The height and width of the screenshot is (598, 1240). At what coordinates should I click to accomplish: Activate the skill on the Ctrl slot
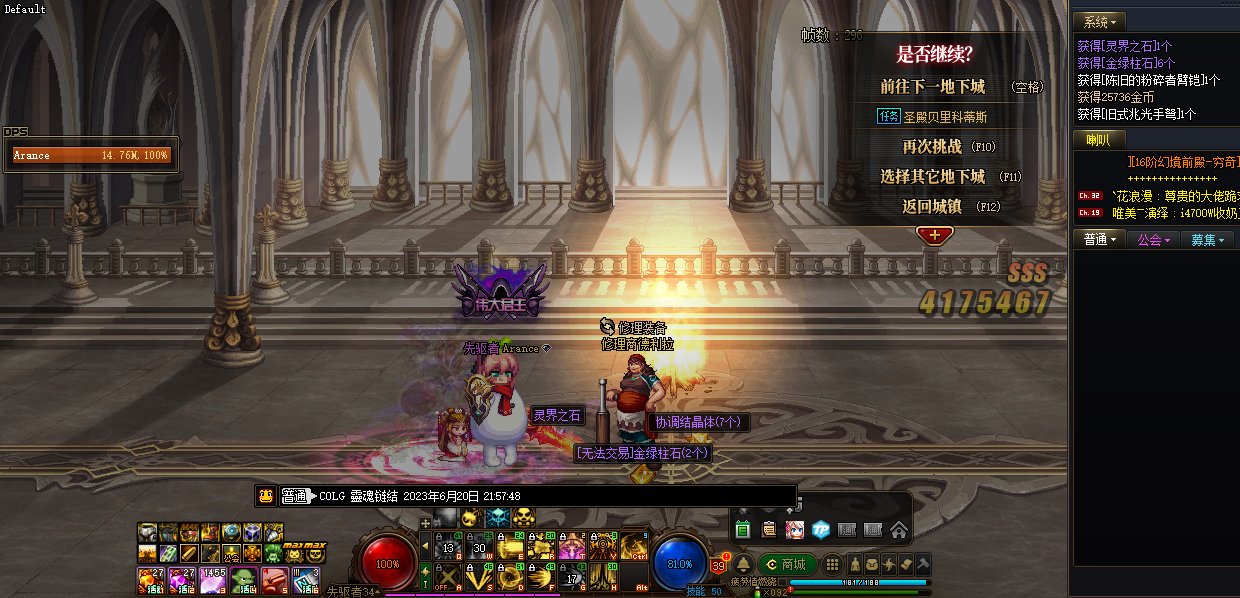(x=634, y=545)
